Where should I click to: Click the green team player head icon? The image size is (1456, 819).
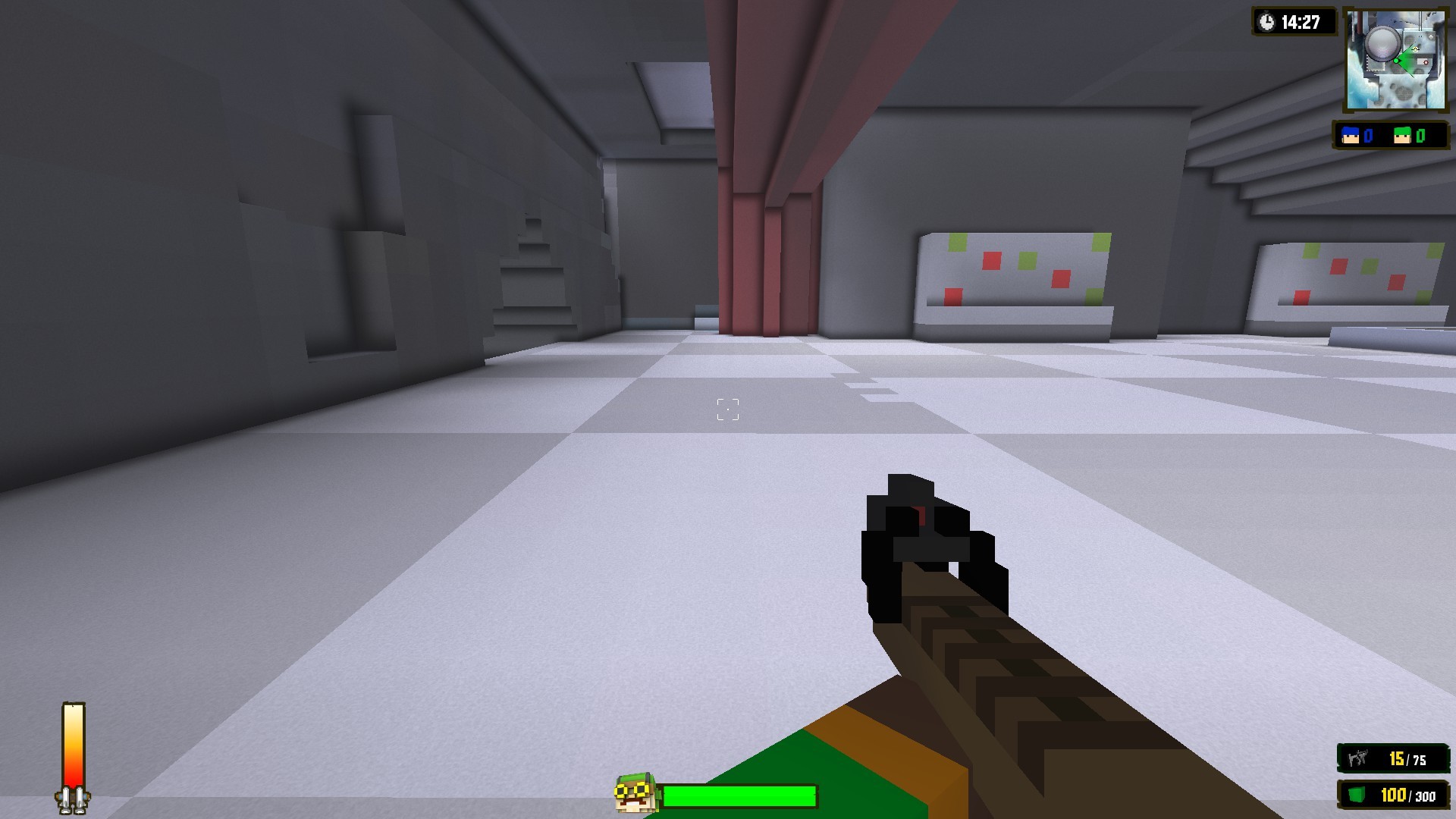pyautogui.click(x=1401, y=136)
